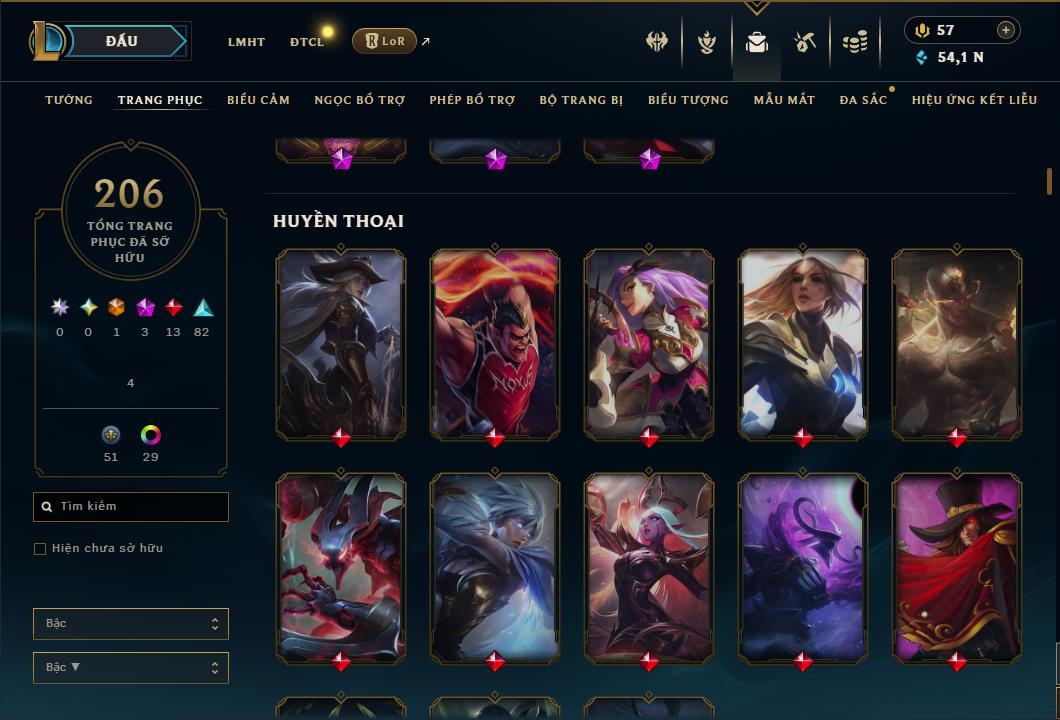
Task: Open the BỘ TRANG BỊ tab
Action: pyautogui.click(x=581, y=100)
